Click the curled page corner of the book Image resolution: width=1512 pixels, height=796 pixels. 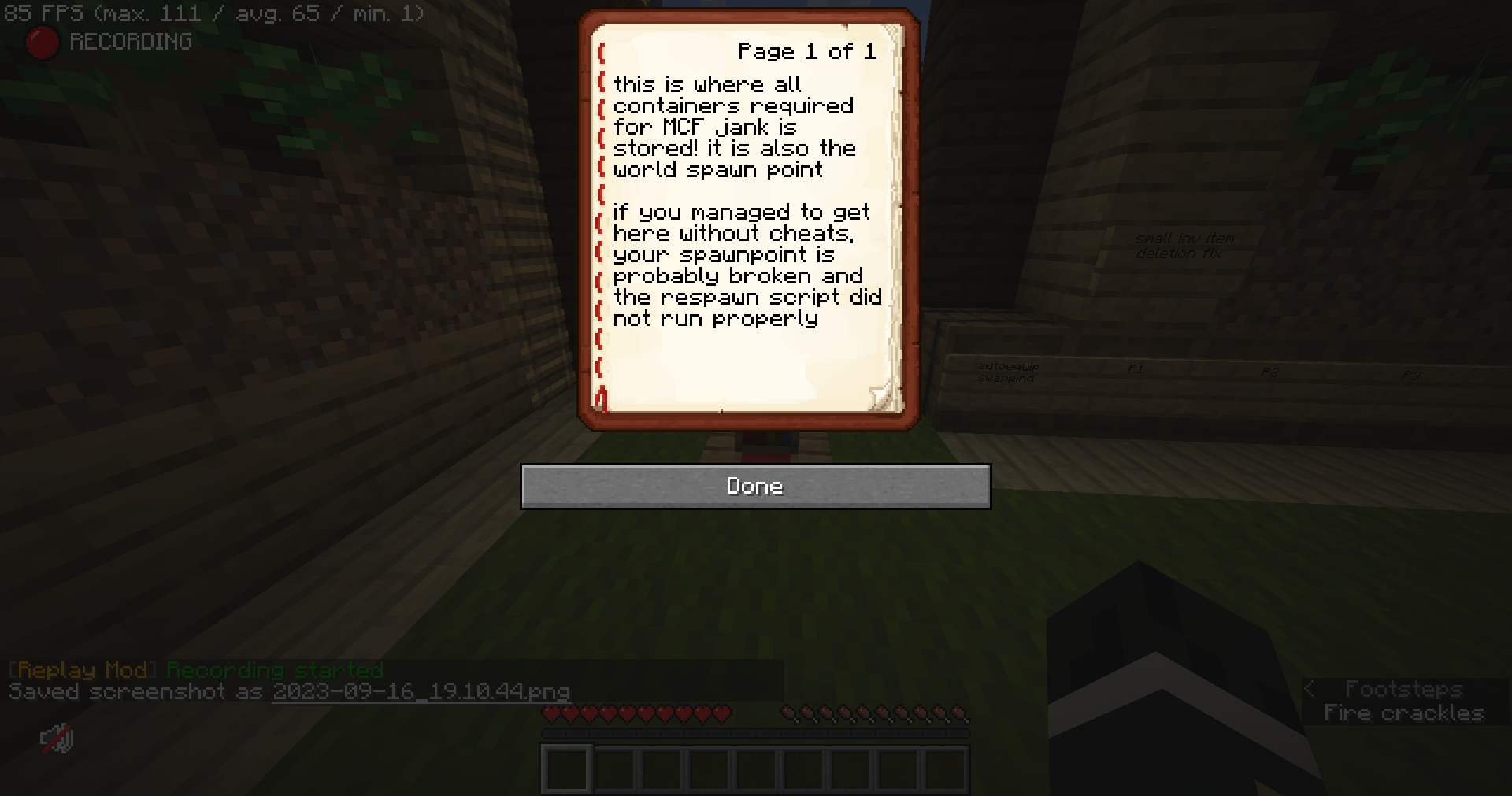(884, 394)
